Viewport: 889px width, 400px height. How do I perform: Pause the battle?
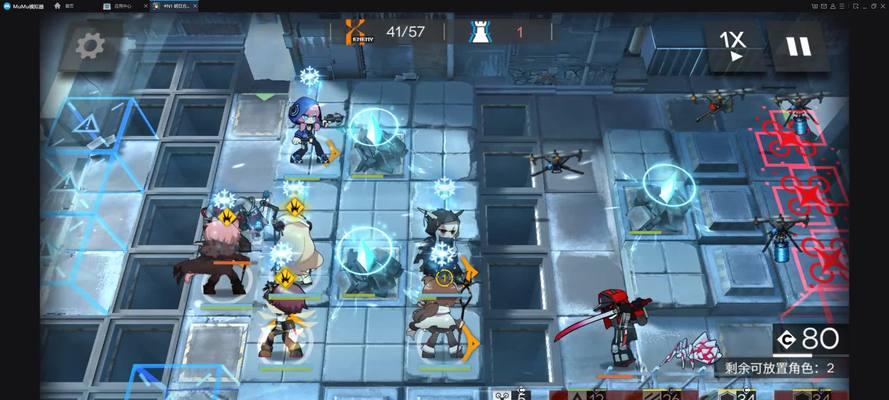click(x=797, y=45)
